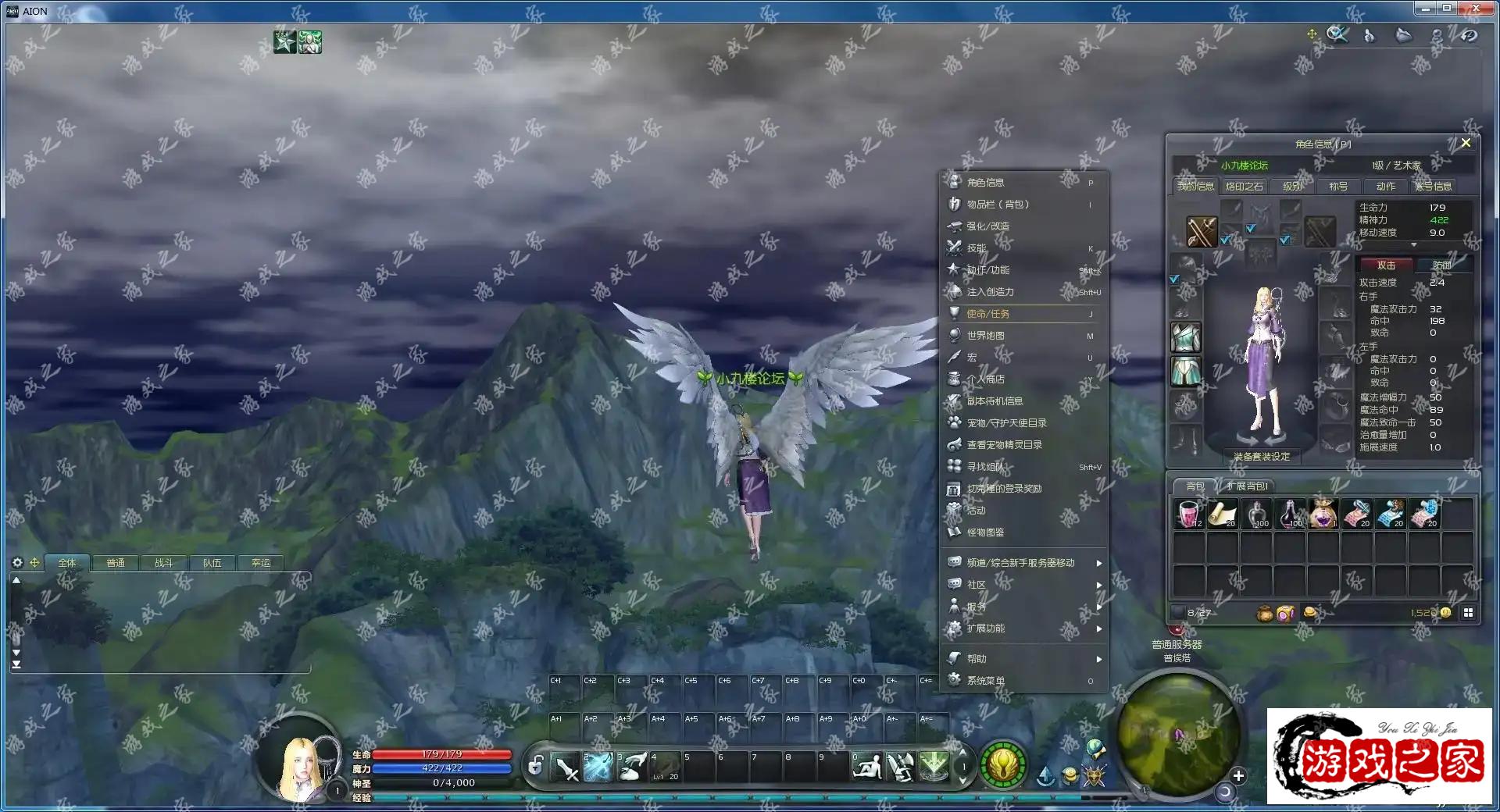Open the 个人商店 personal shop icon

pos(954,379)
